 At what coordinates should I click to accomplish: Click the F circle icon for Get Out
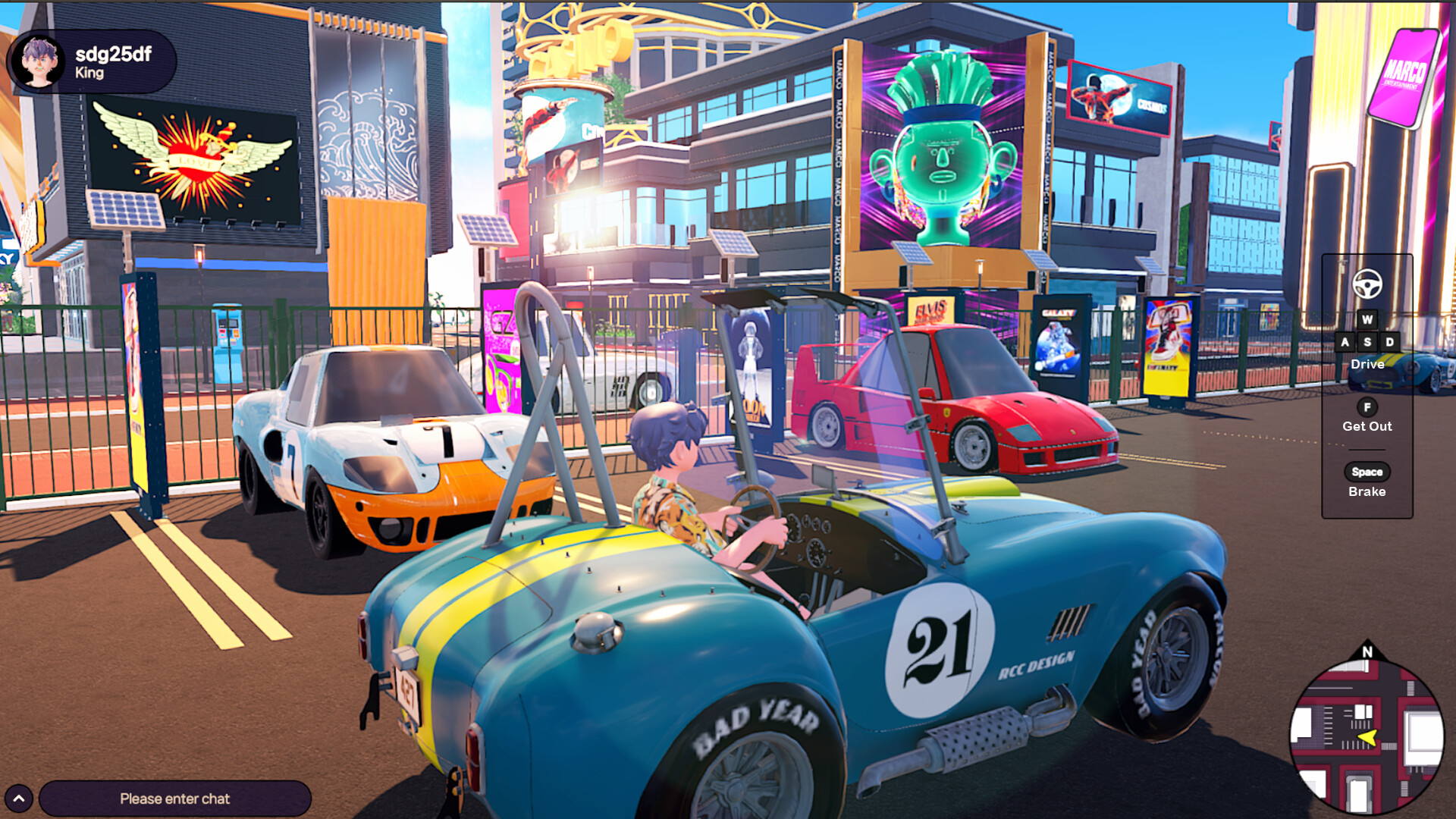point(1367,406)
